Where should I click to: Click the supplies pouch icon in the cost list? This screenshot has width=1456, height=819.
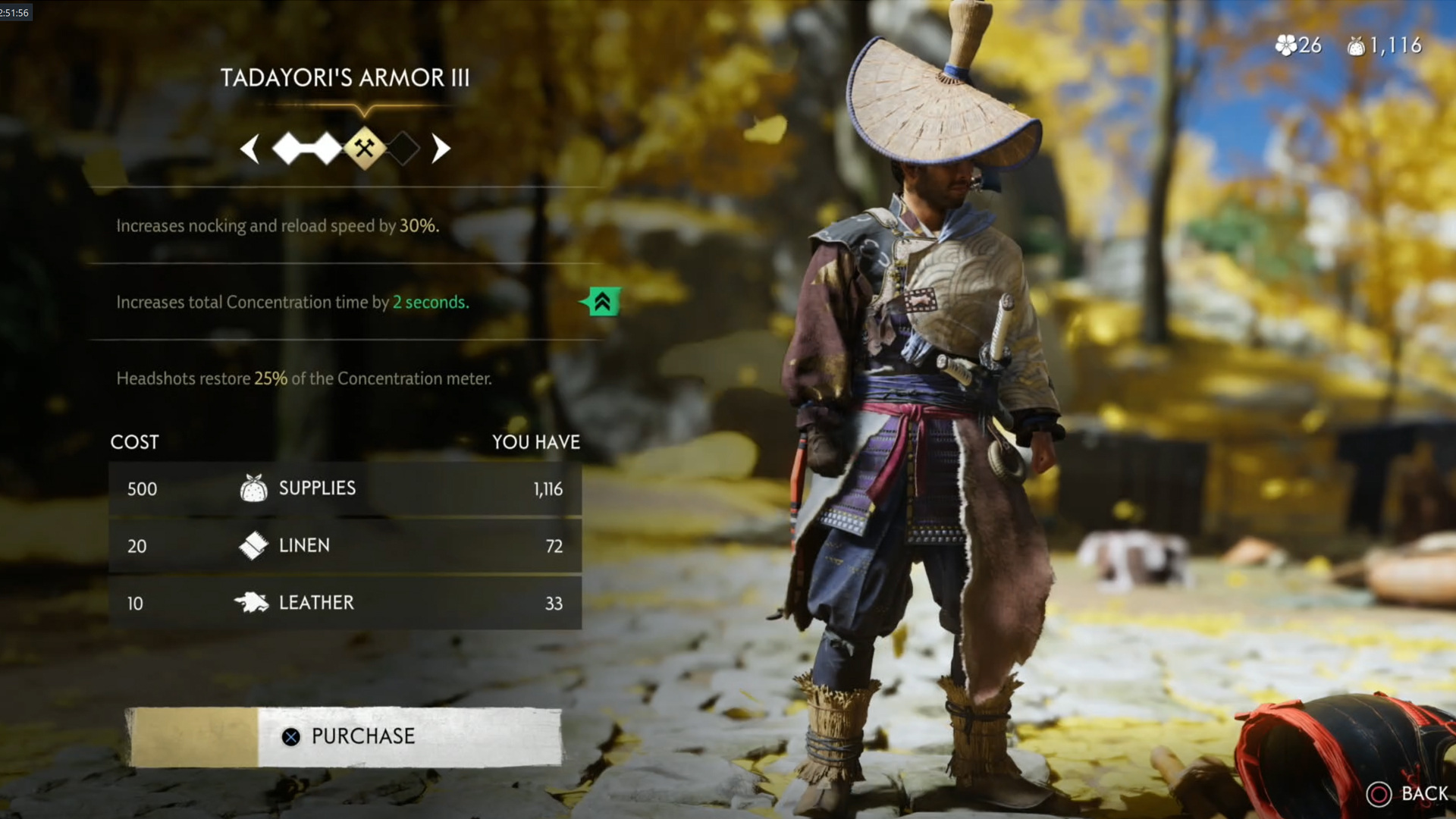(256, 488)
